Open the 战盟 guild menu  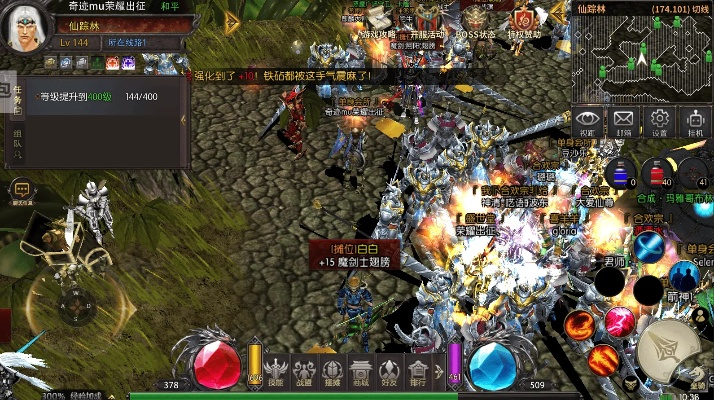click(x=304, y=370)
